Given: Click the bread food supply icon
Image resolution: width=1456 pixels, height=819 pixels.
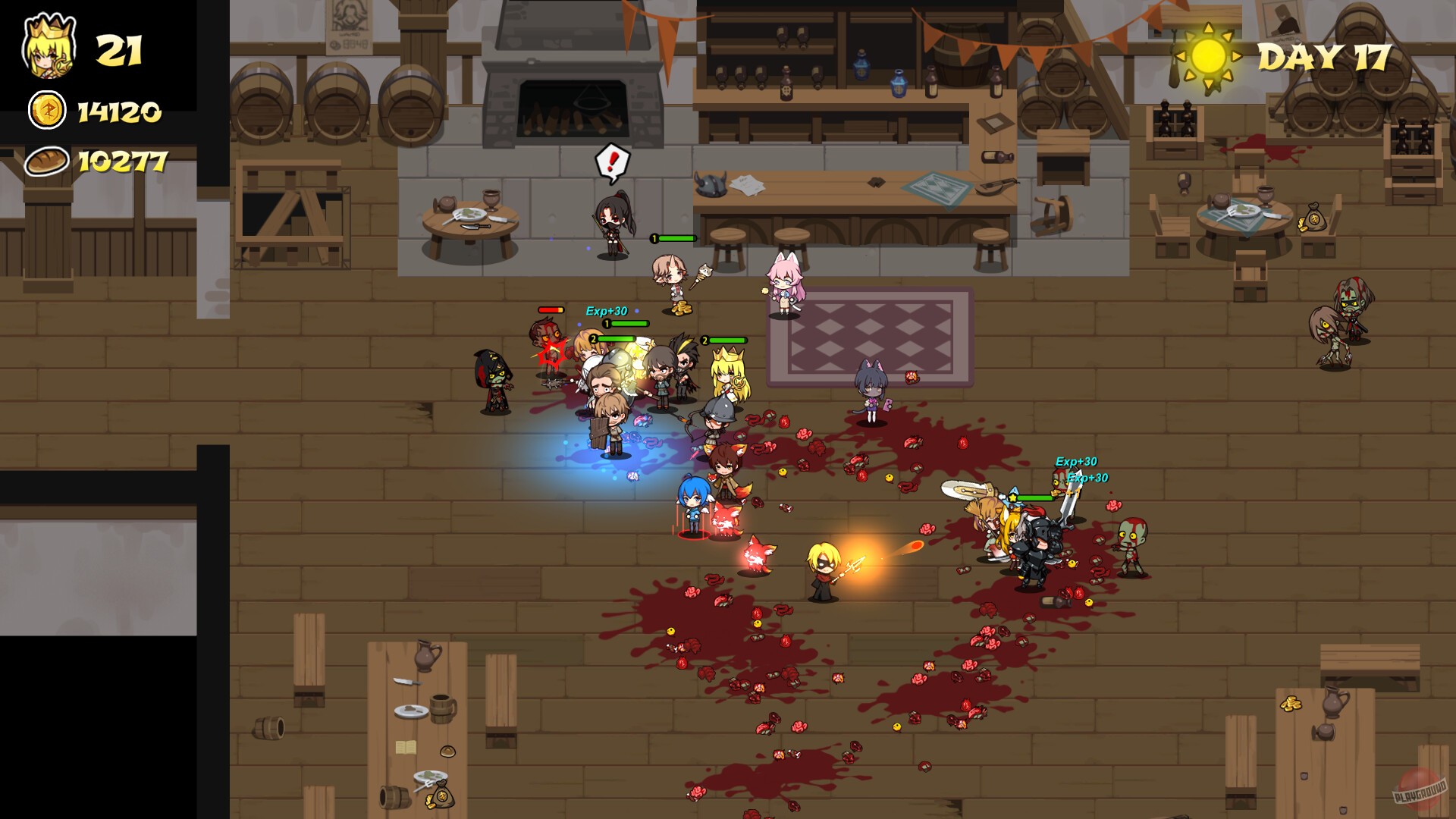Looking at the screenshot, I should click(x=47, y=161).
